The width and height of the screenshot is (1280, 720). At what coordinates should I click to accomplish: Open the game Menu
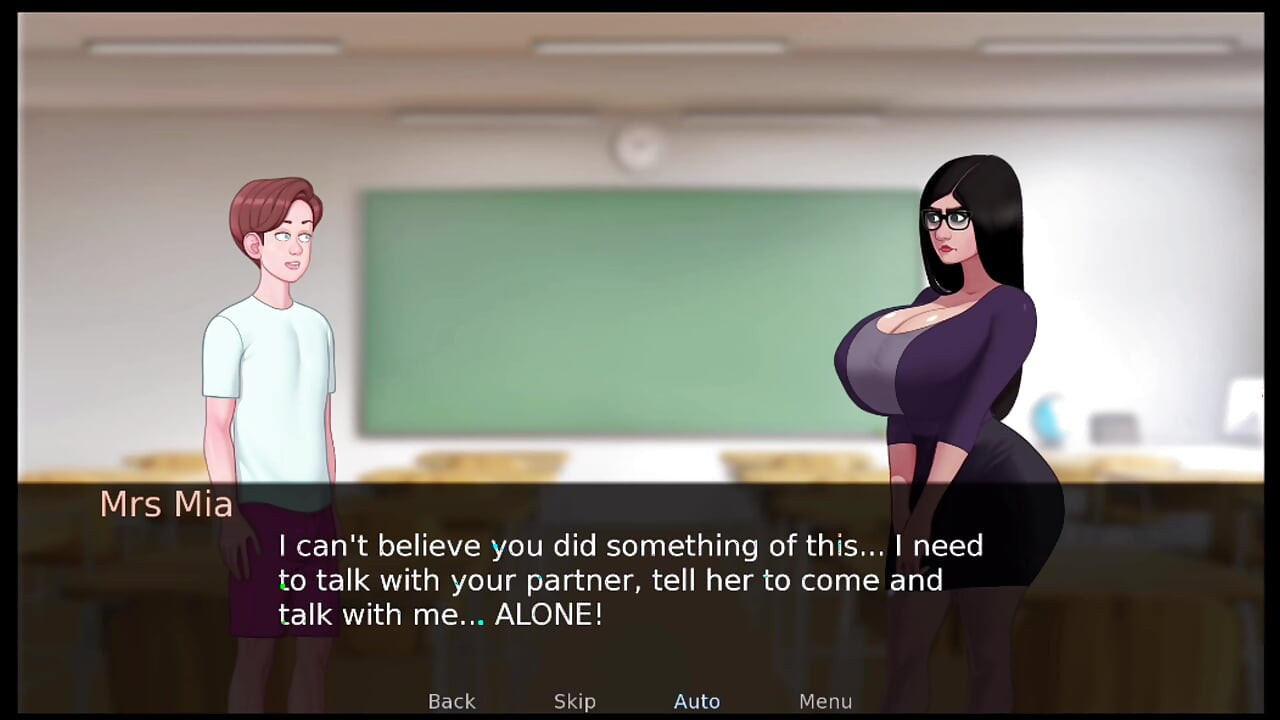pyautogui.click(x=825, y=701)
